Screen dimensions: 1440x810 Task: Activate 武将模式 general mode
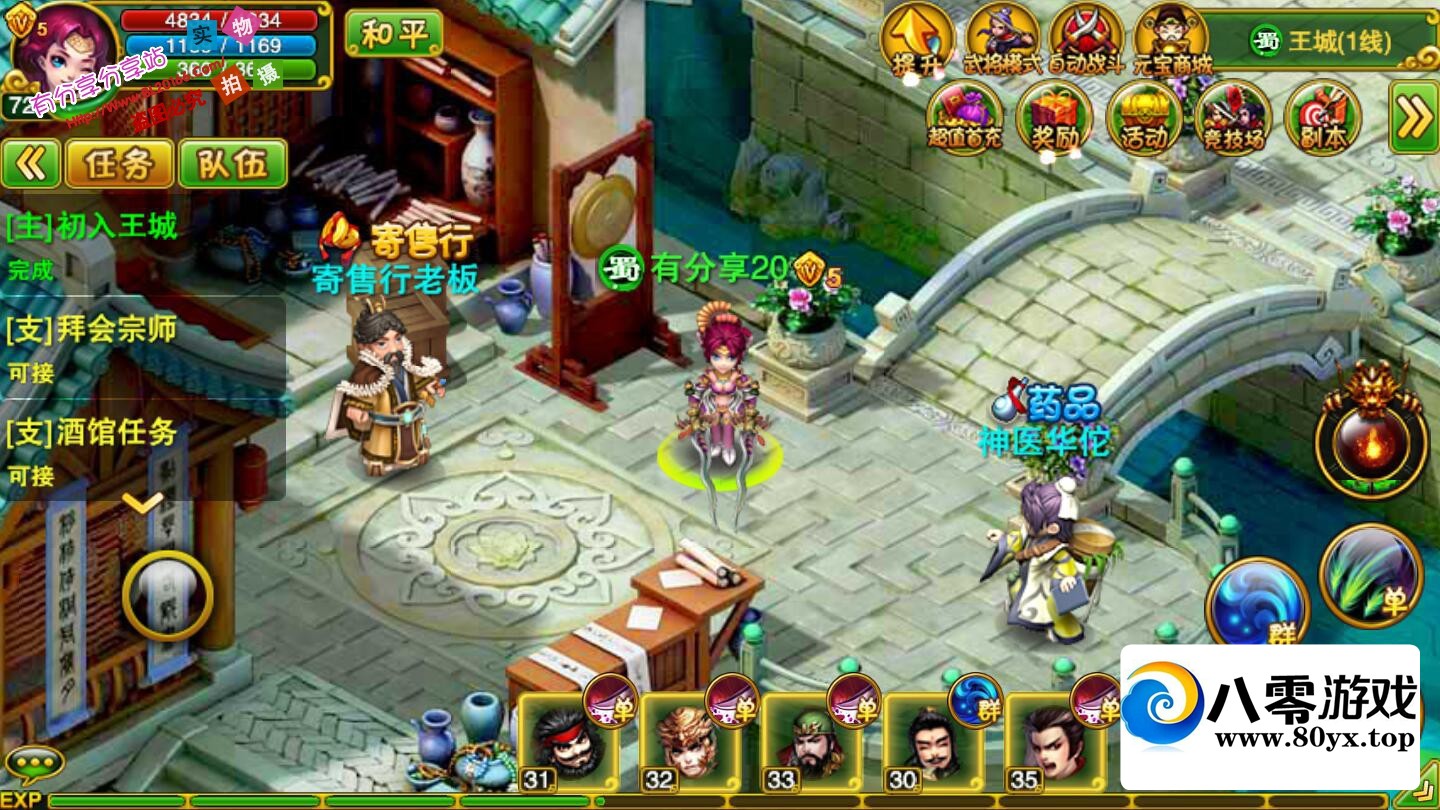[x=1001, y=40]
